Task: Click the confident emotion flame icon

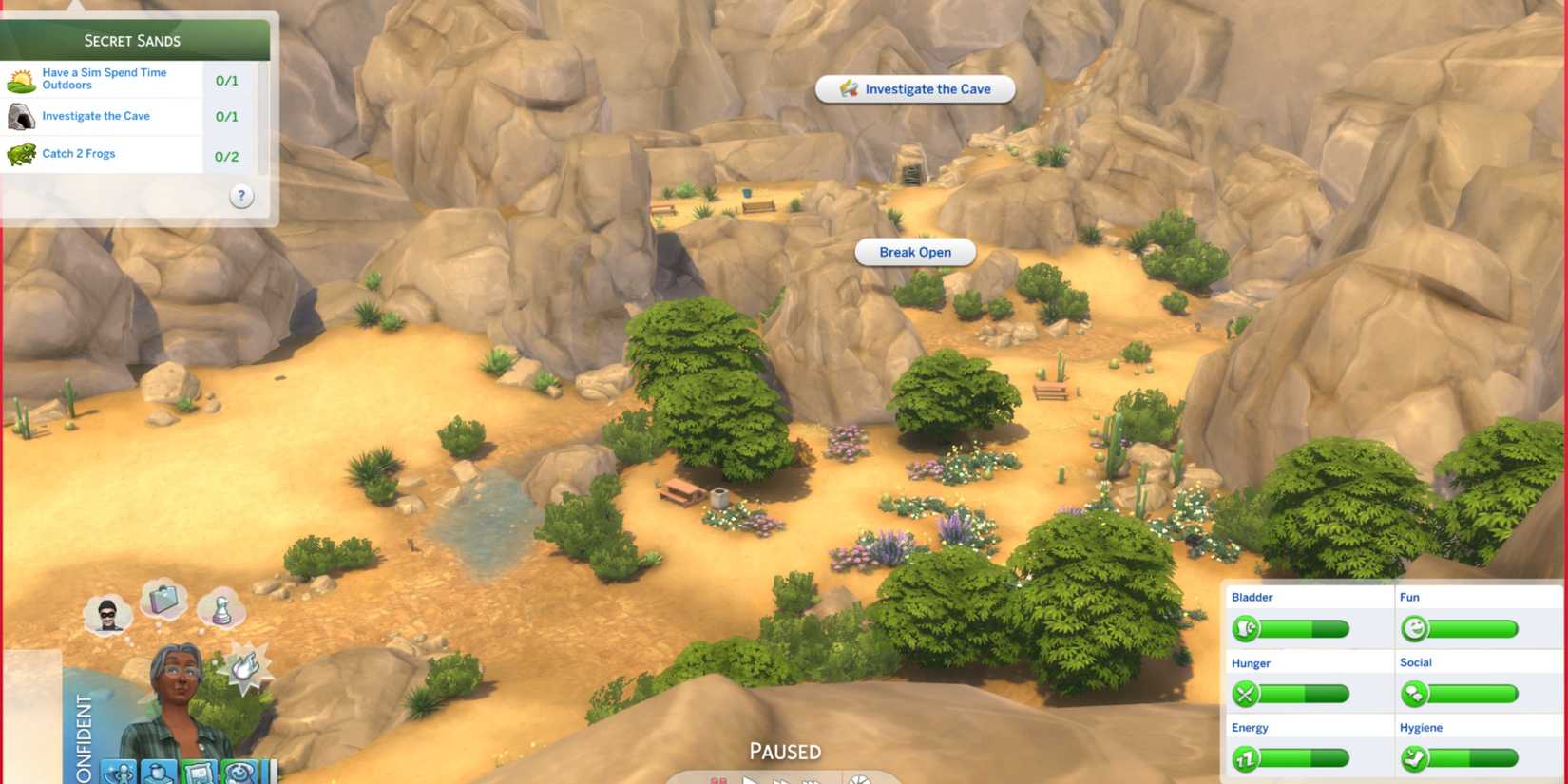Action: pos(245,668)
